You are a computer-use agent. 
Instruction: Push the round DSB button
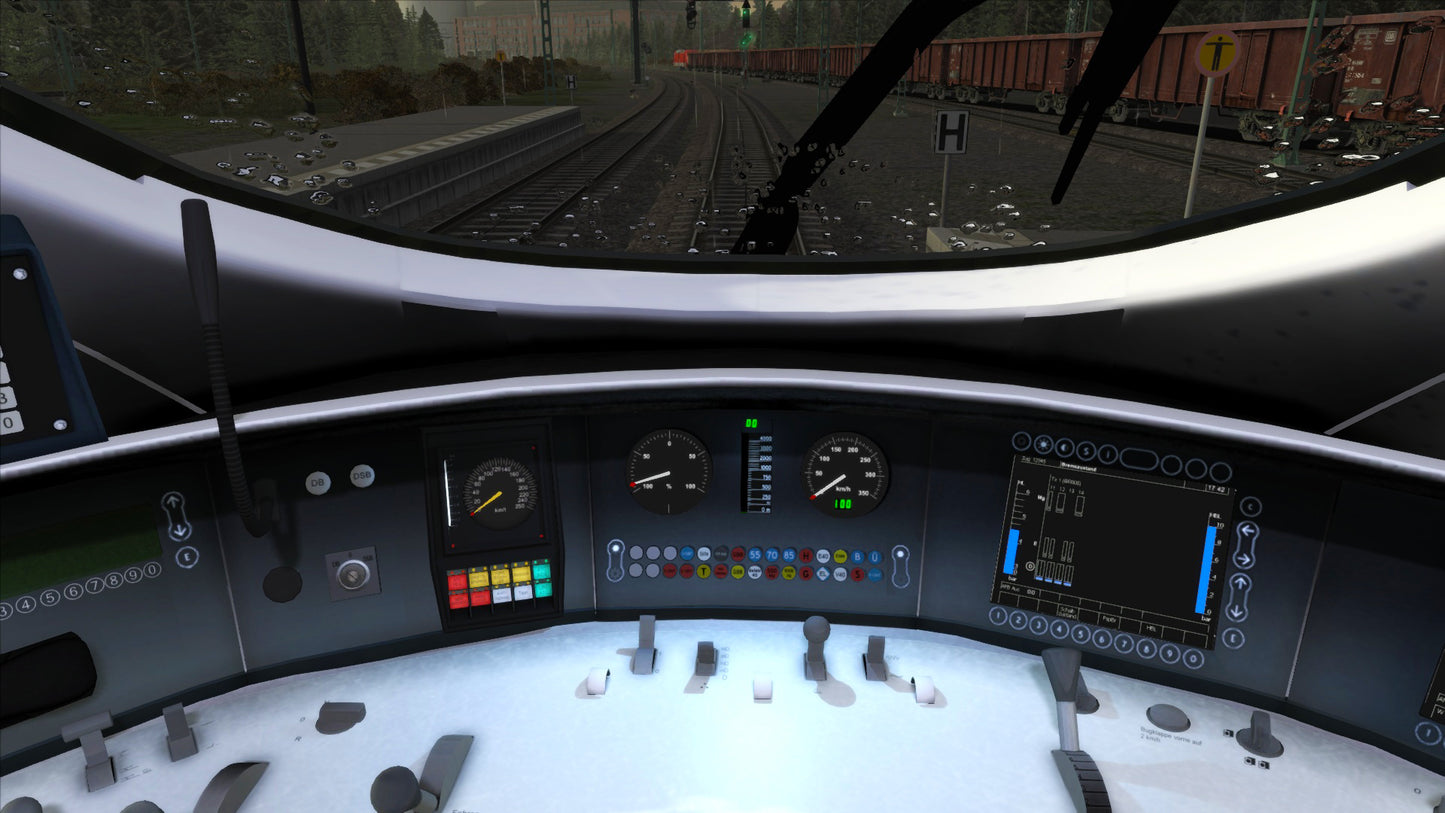pos(362,476)
